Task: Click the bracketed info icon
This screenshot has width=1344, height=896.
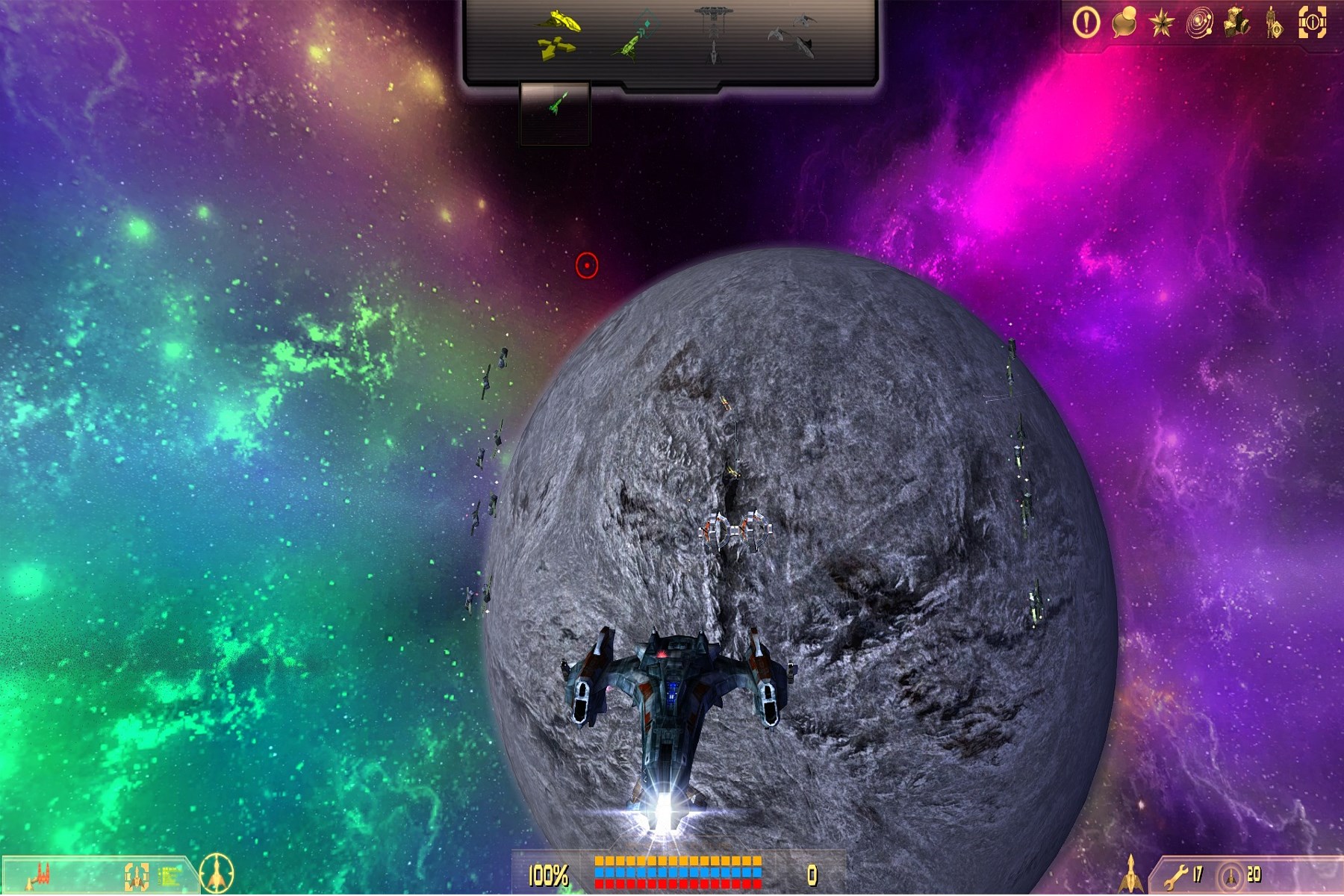Action: [1313, 23]
